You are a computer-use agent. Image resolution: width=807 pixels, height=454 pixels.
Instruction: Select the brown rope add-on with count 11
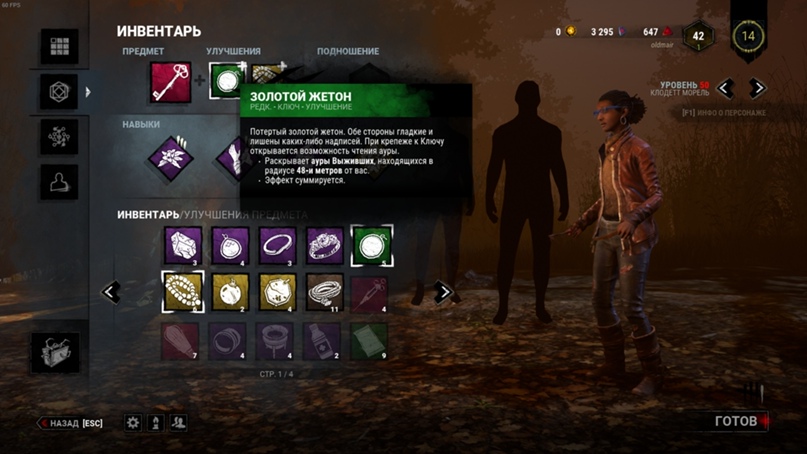point(325,292)
